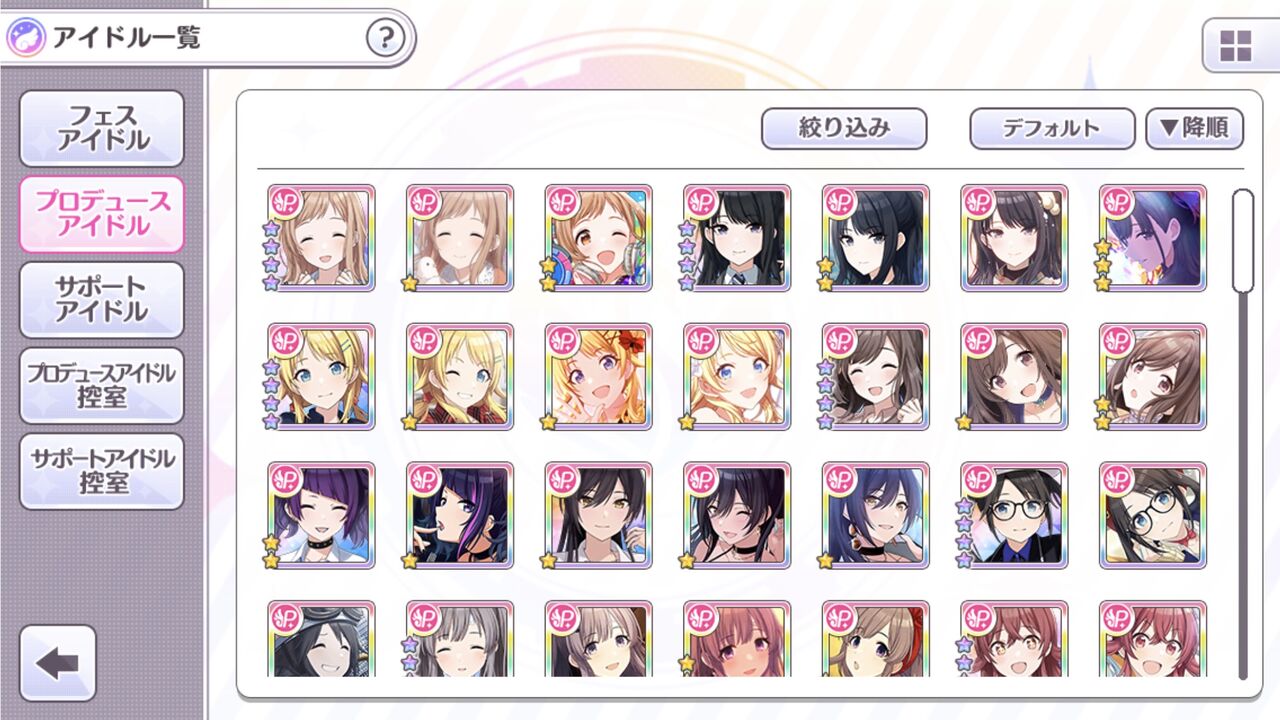The height and width of the screenshot is (720, 1280).
Task: Open the デフォルト sort dropdown
Action: [x=1054, y=129]
